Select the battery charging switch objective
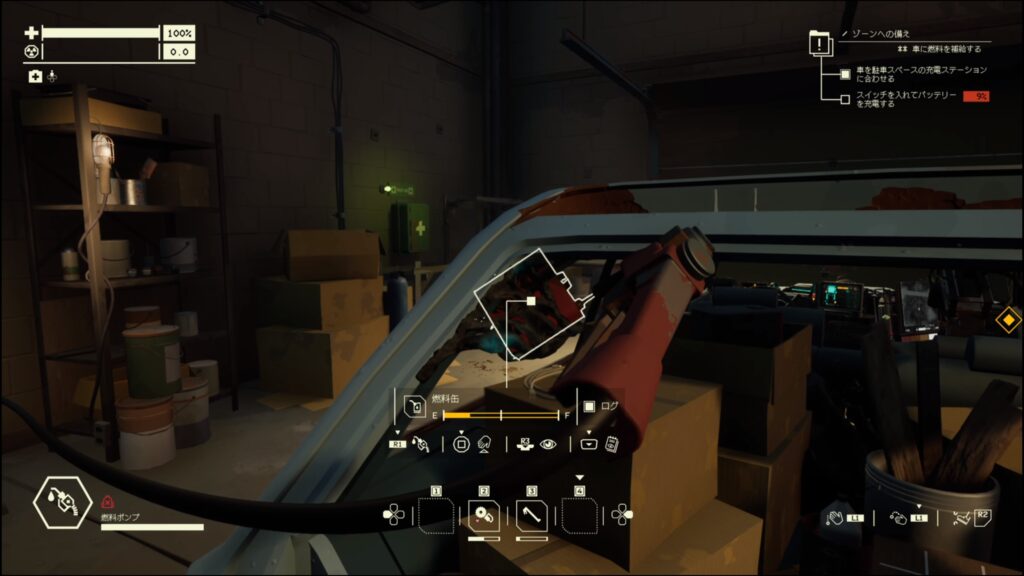Image resolution: width=1024 pixels, height=576 pixels. click(906, 99)
